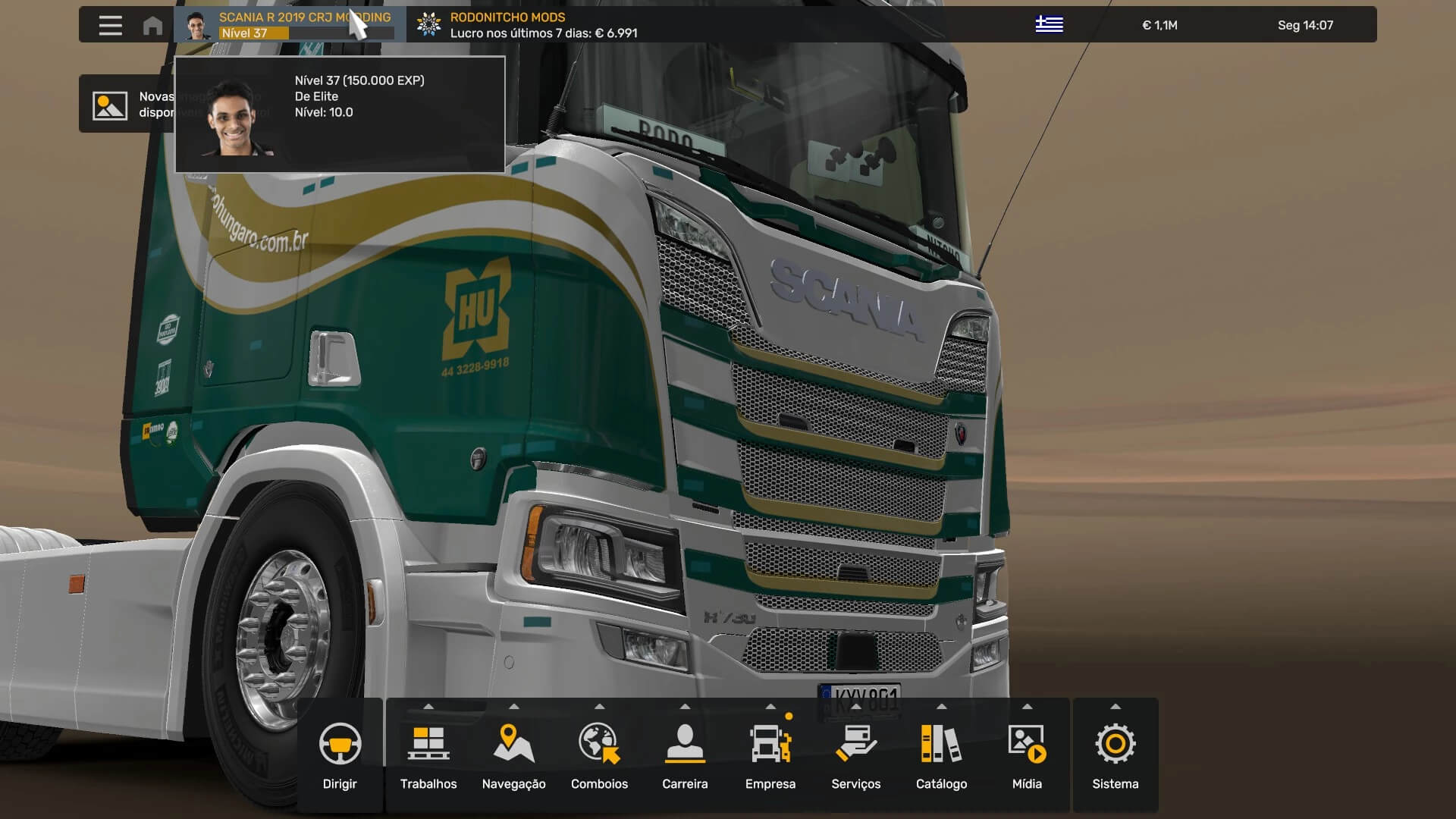The height and width of the screenshot is (819, 1456).
Task: Open the Empresa company menu
Action: (x=770, y=756)
